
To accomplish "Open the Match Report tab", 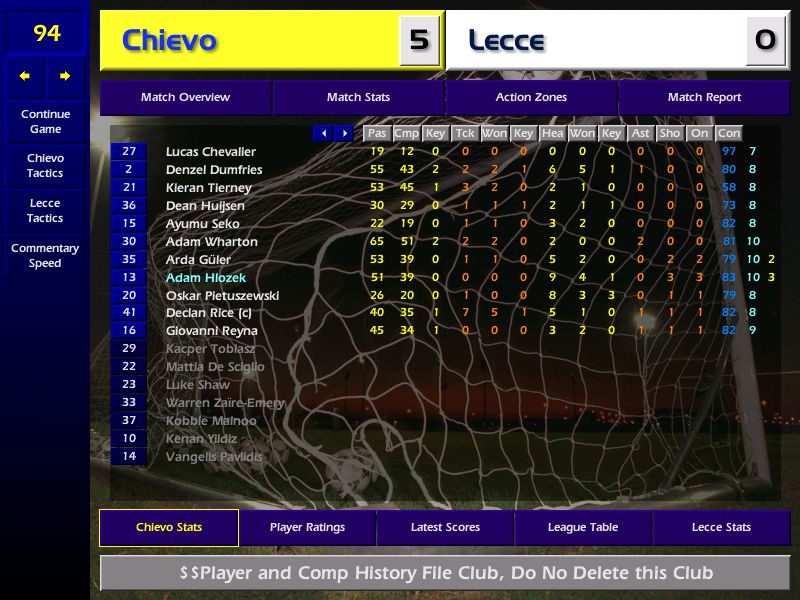I will pos(704,98).
